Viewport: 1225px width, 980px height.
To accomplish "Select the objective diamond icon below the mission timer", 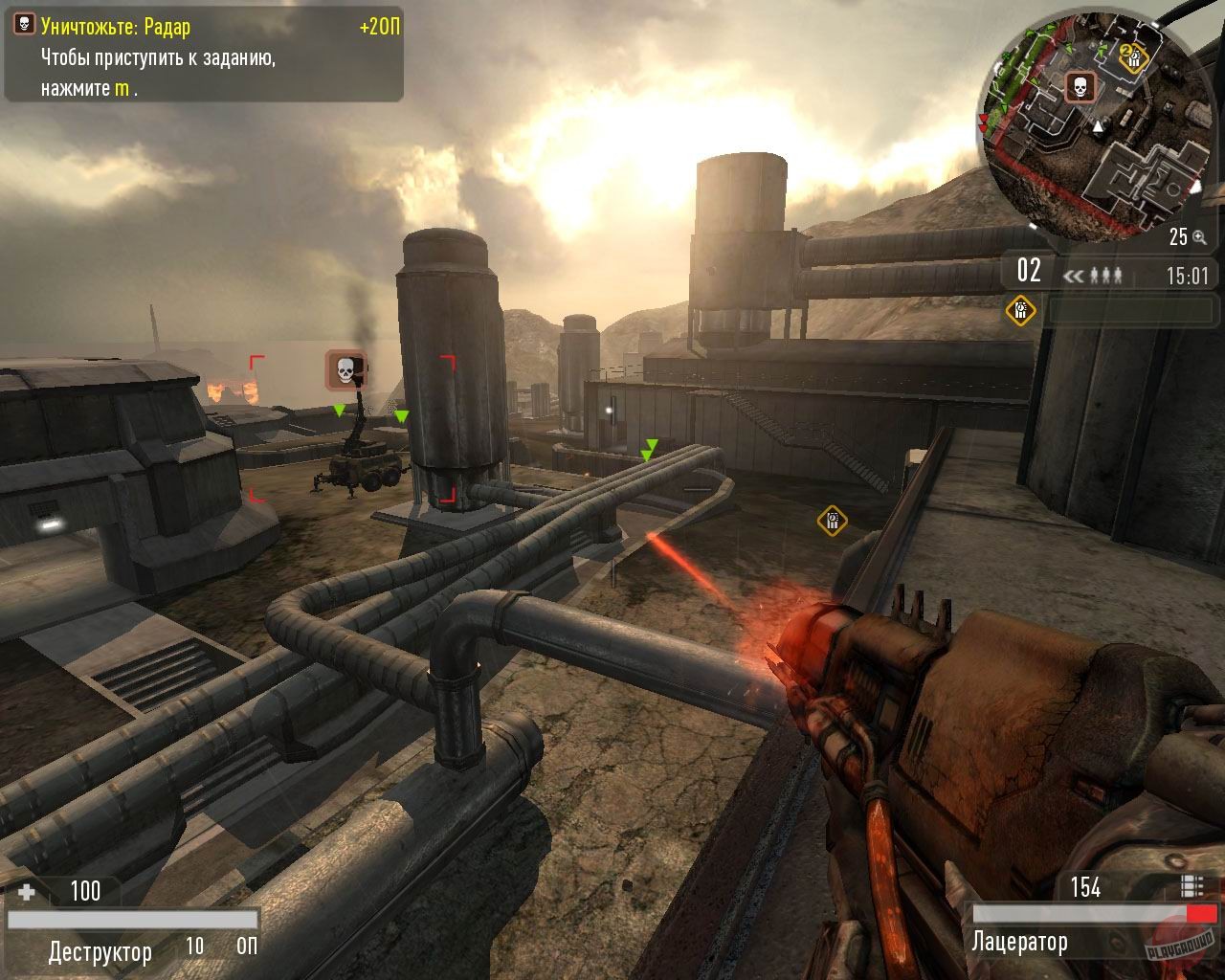I will coord(1019,310).
